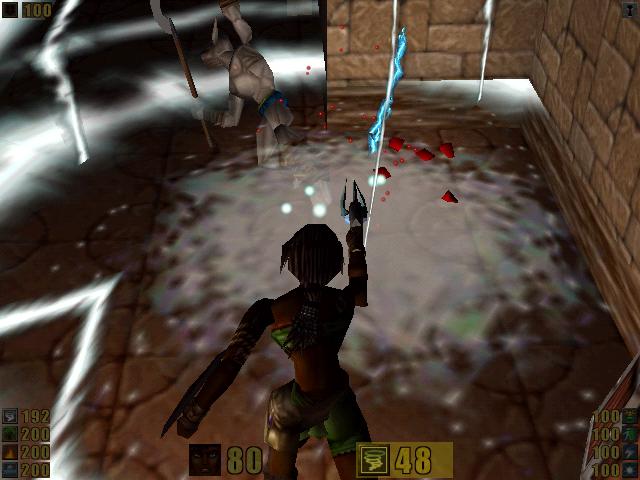
Task: Click the character face portrait
Action: point(205,460)
